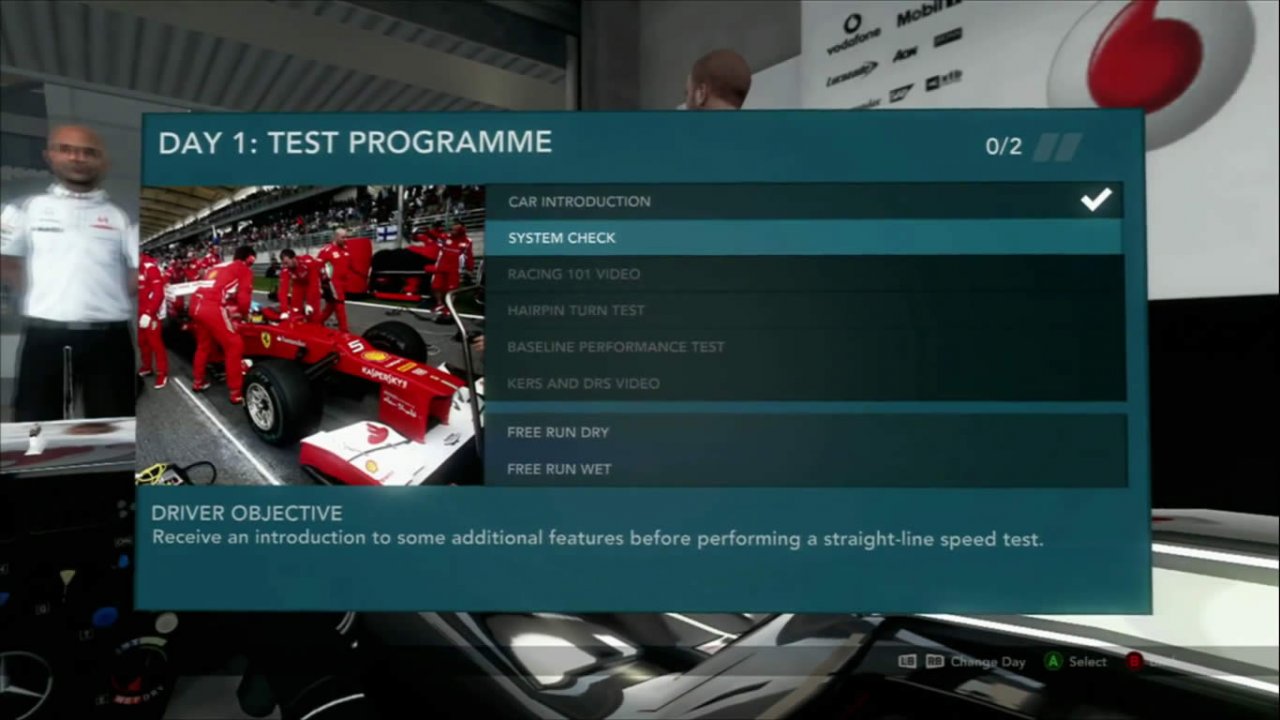The width and height of the screenshot is (1280, 720).
Task: Mark the System Check objective as complete
Action: [562, 237]
